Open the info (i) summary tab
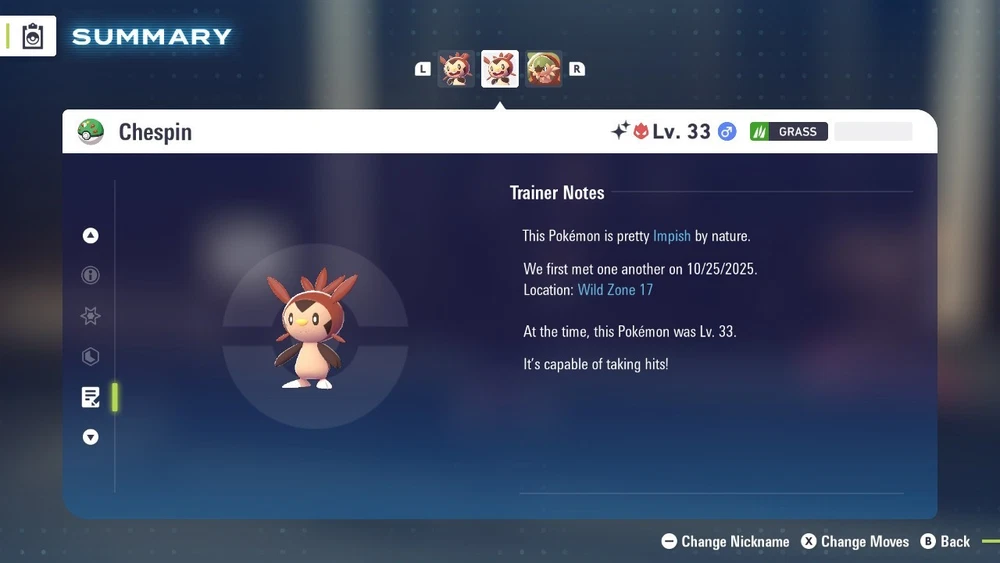Viewport: 1000px width, 563px height. [91, 275]
